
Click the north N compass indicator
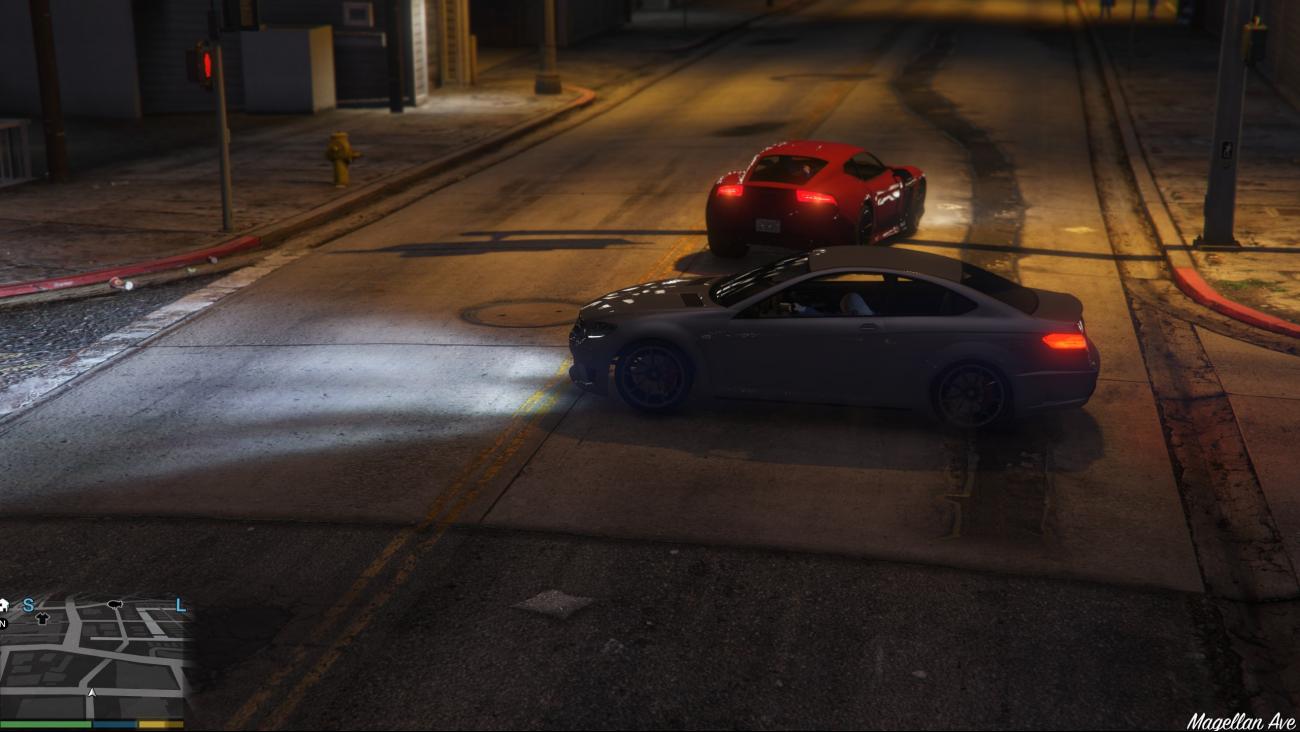click(3, 623)
